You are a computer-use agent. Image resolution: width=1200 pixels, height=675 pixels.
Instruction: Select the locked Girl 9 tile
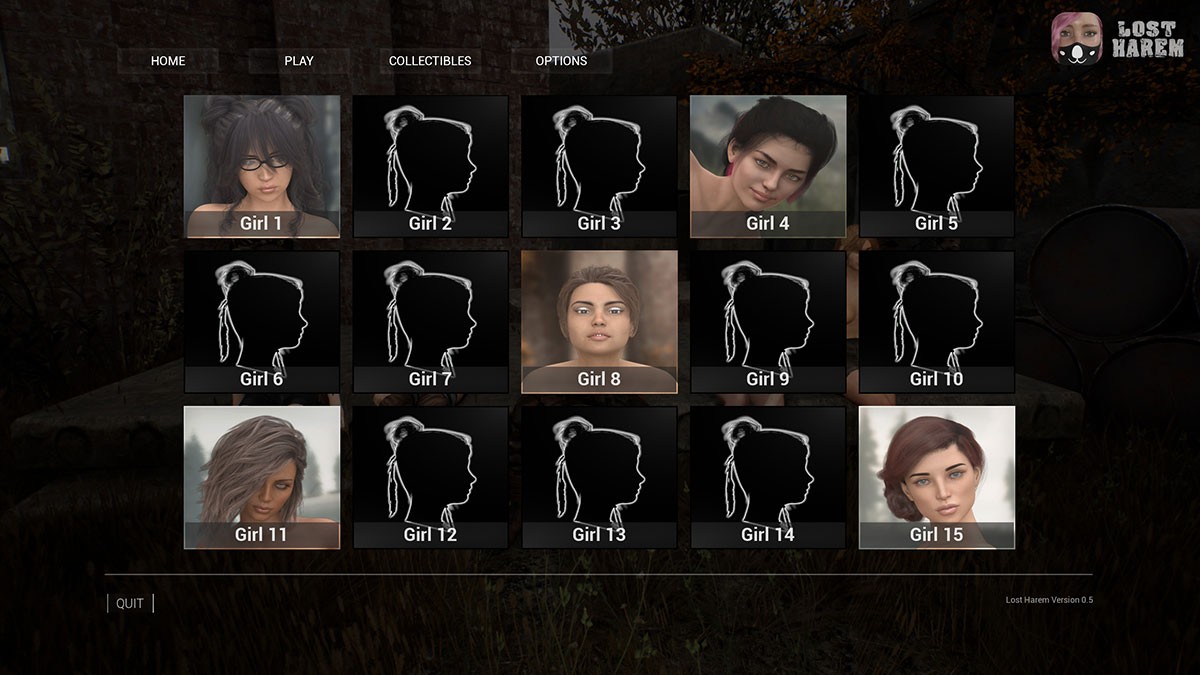pos(768,321)
